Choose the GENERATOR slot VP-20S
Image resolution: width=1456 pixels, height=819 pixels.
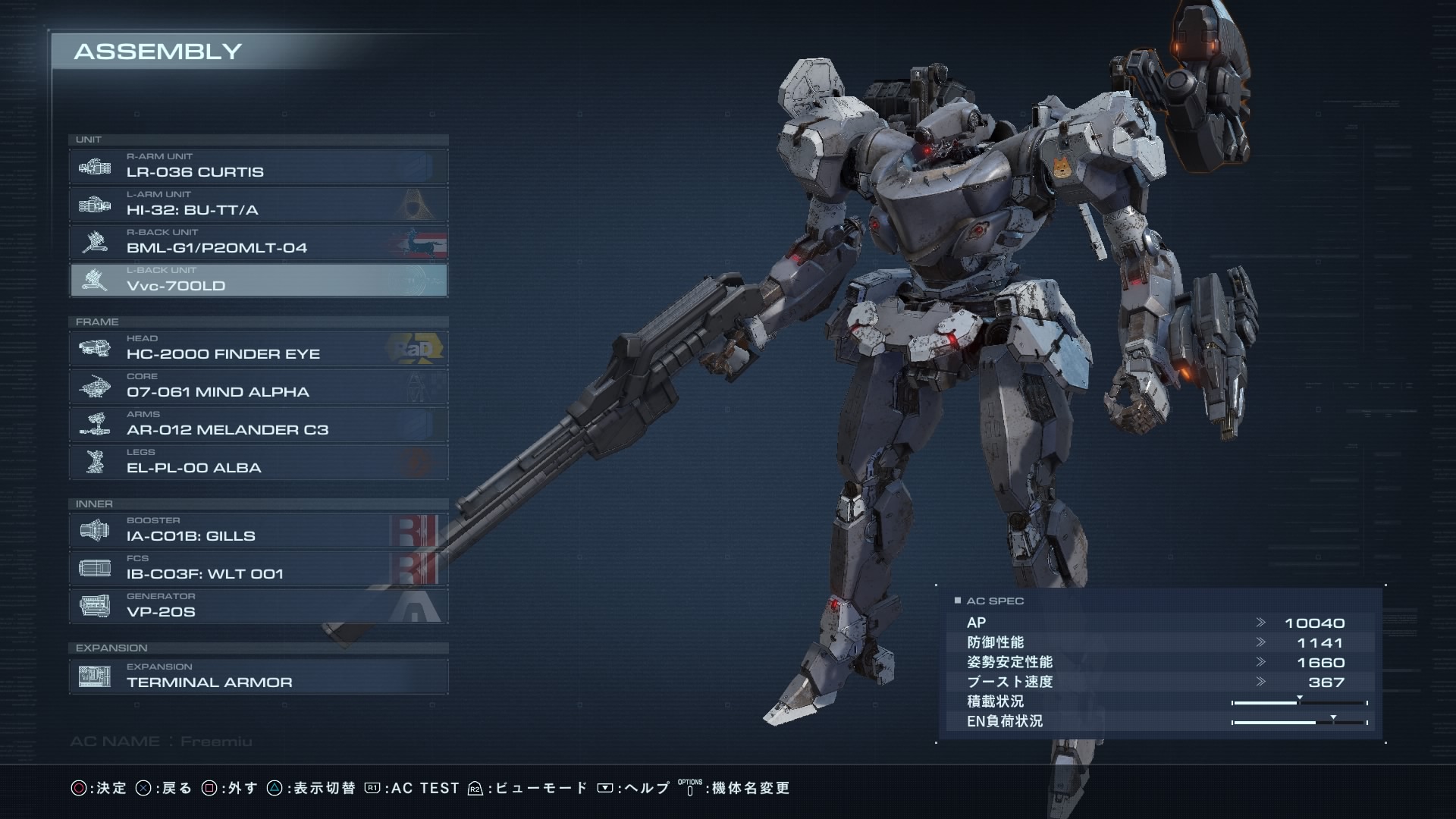258,606
